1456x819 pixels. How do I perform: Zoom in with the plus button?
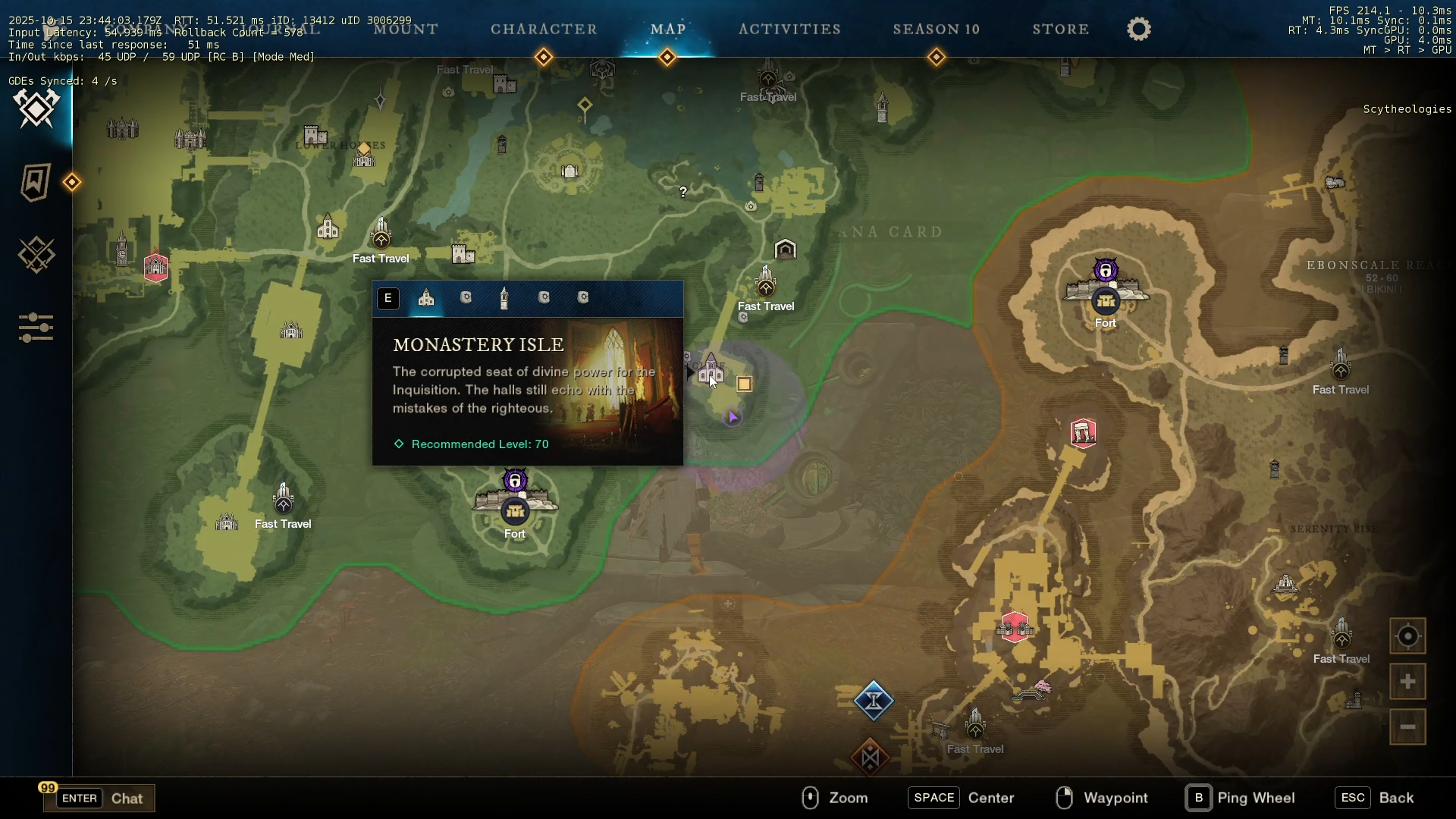pos(1407,682)
